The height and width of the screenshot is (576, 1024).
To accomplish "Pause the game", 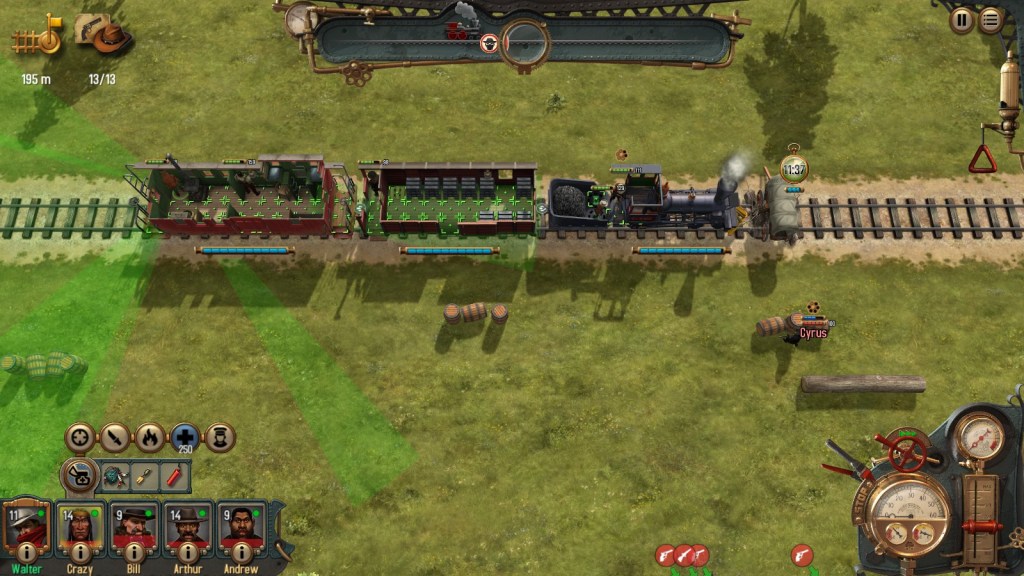I will point(962,19).
